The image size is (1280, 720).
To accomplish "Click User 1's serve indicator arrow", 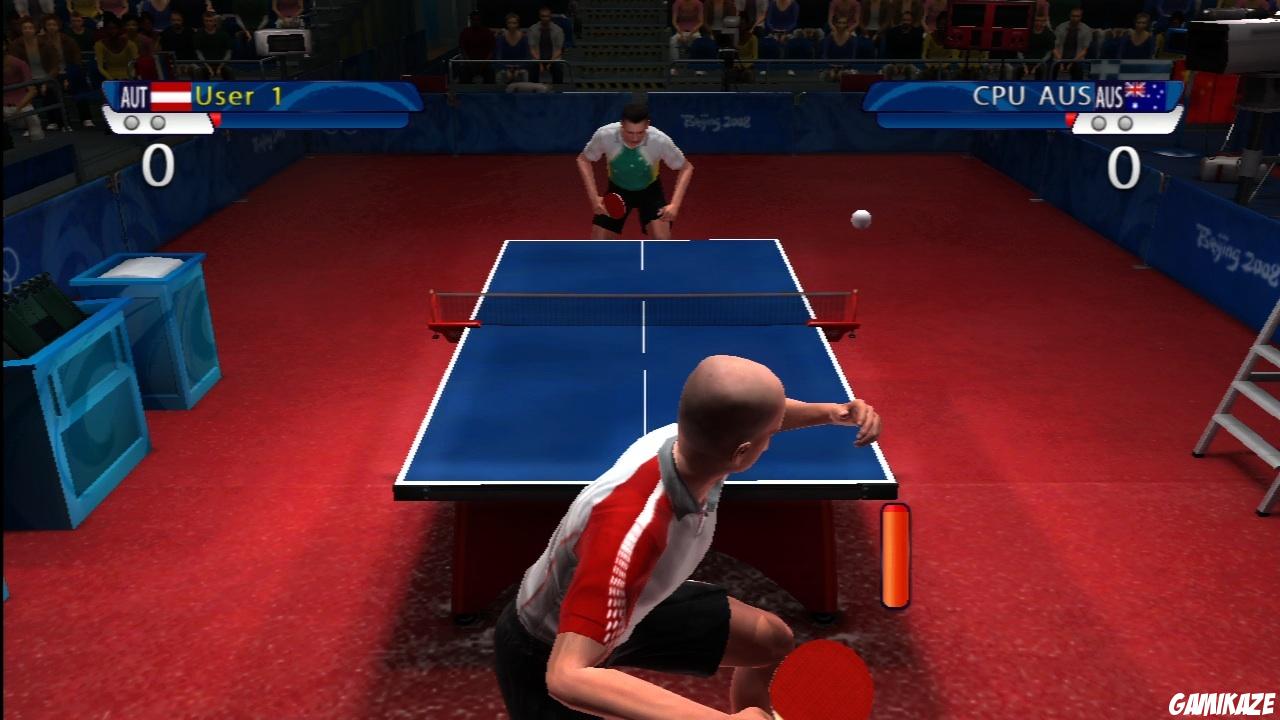I will [216, 120].
